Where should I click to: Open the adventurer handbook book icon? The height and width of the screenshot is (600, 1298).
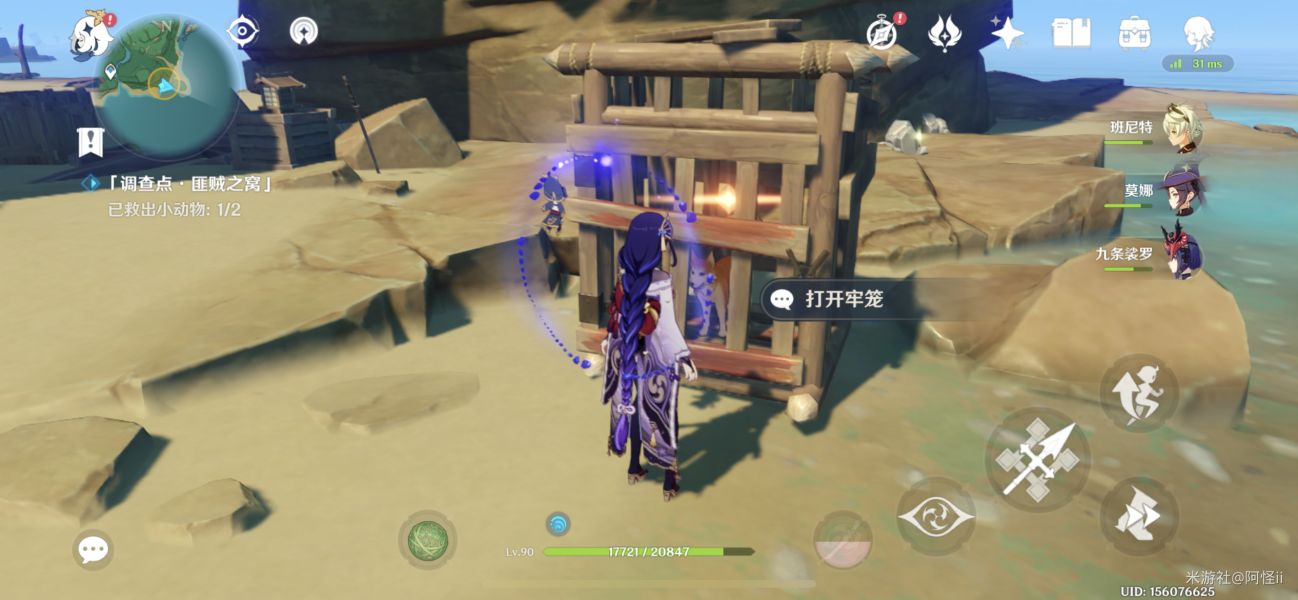1071,33
